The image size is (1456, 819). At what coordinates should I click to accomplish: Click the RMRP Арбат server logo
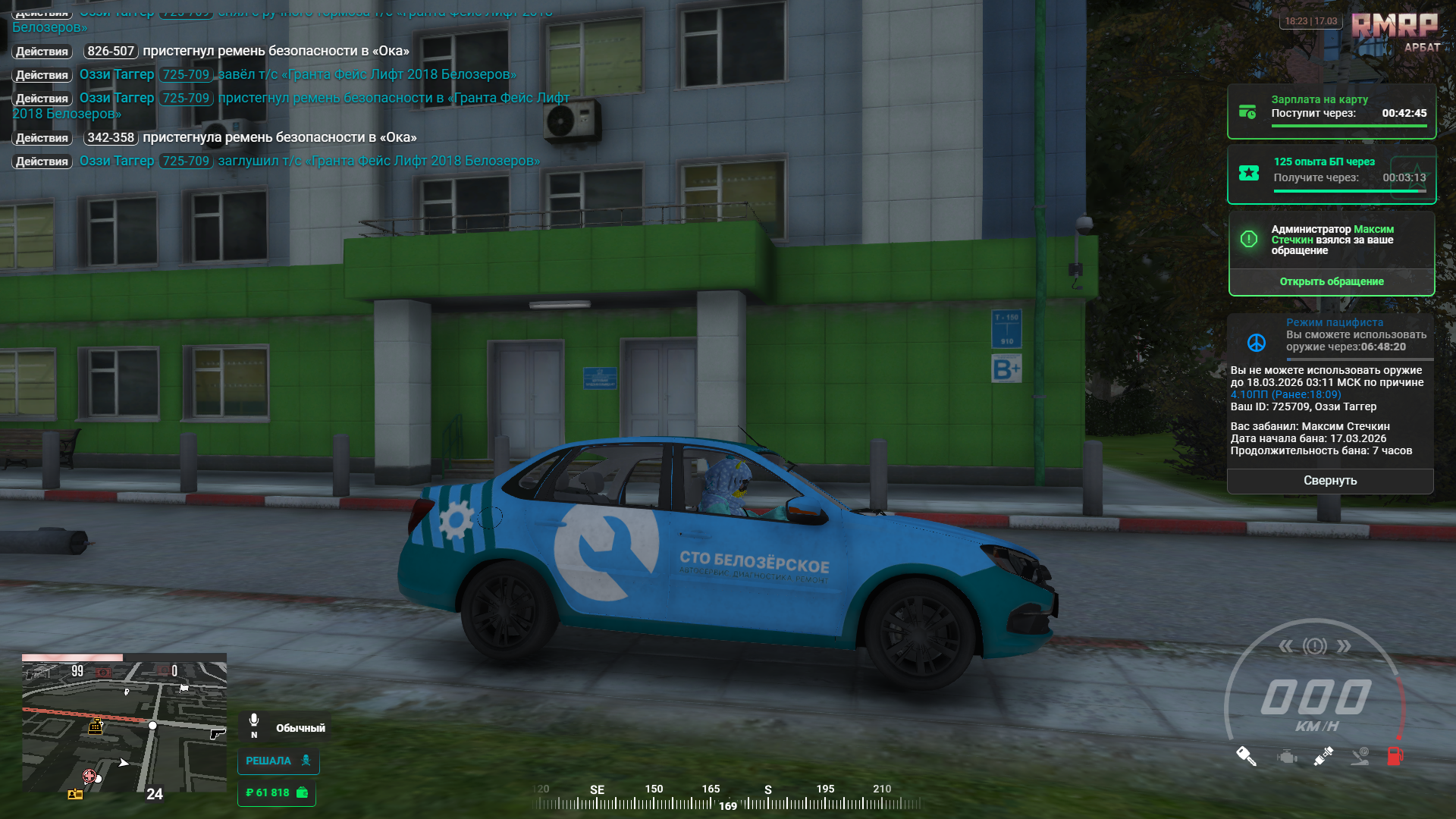pyautogui.click(x=1395, y=32)
